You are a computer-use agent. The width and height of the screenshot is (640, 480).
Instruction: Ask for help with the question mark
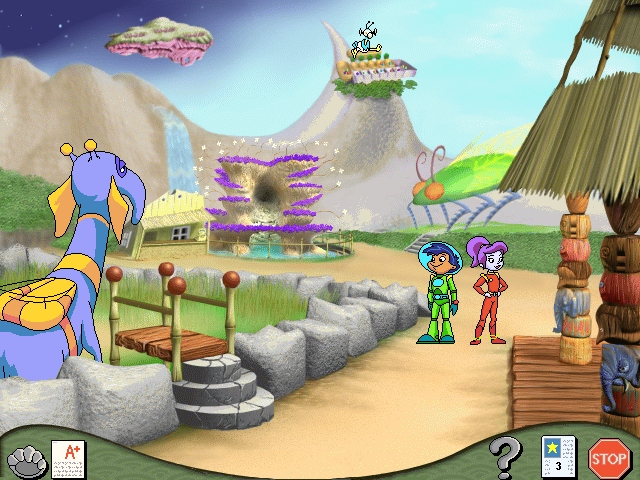coord(506,459)
